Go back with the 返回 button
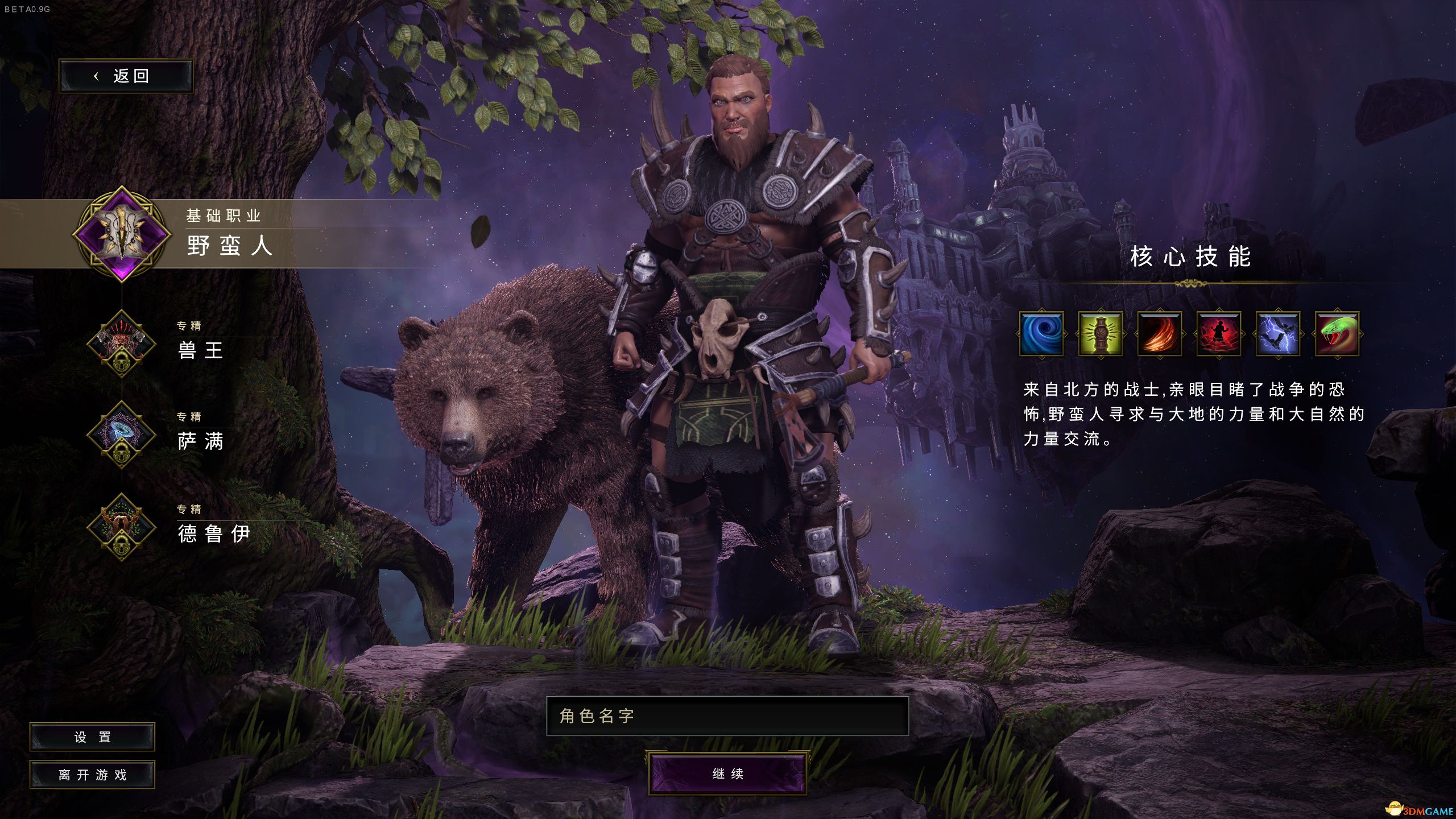1456x819 pixels. pos(126,76)
